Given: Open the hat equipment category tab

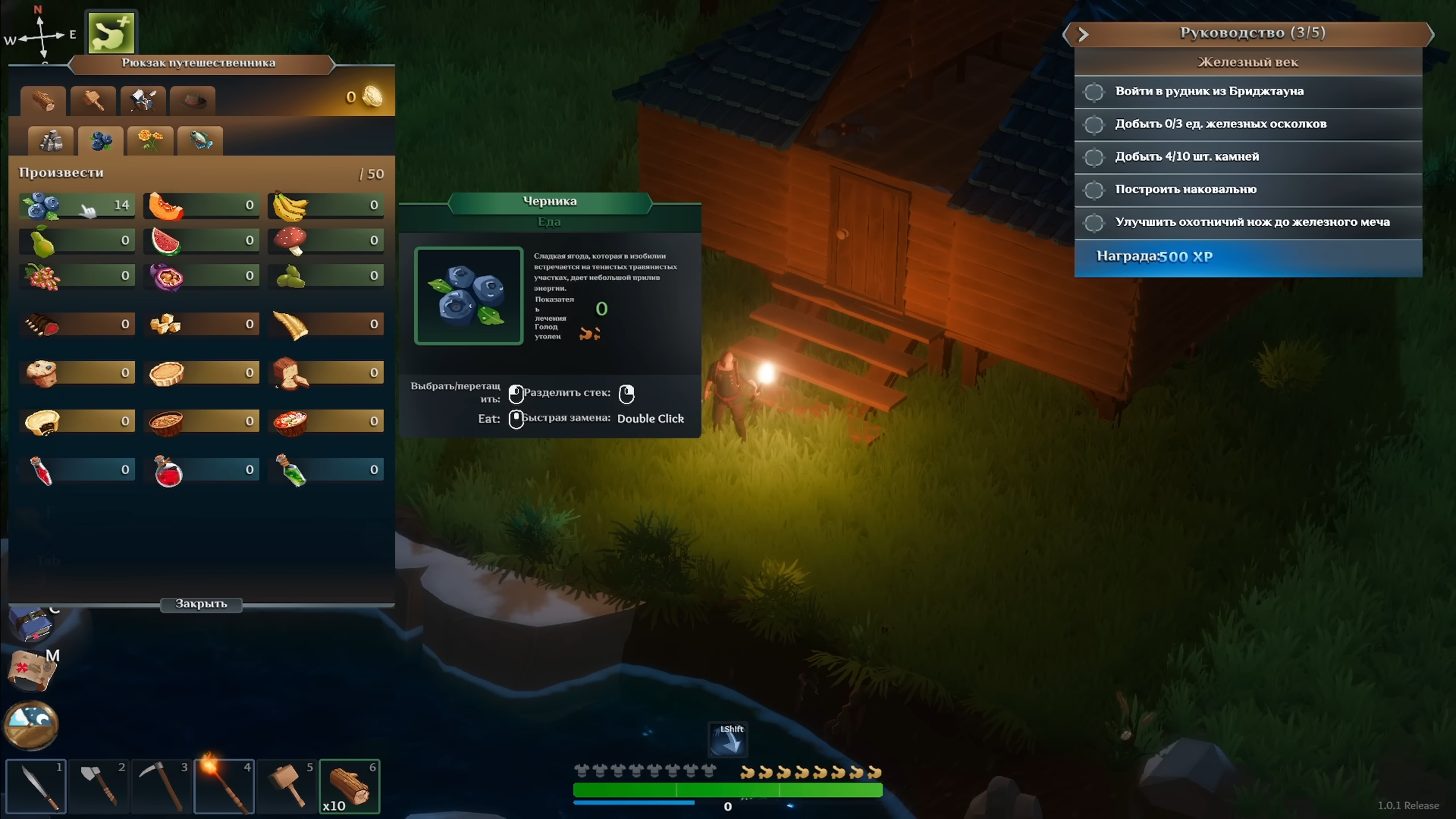Looking at the screenshot, I should point(193,101).
